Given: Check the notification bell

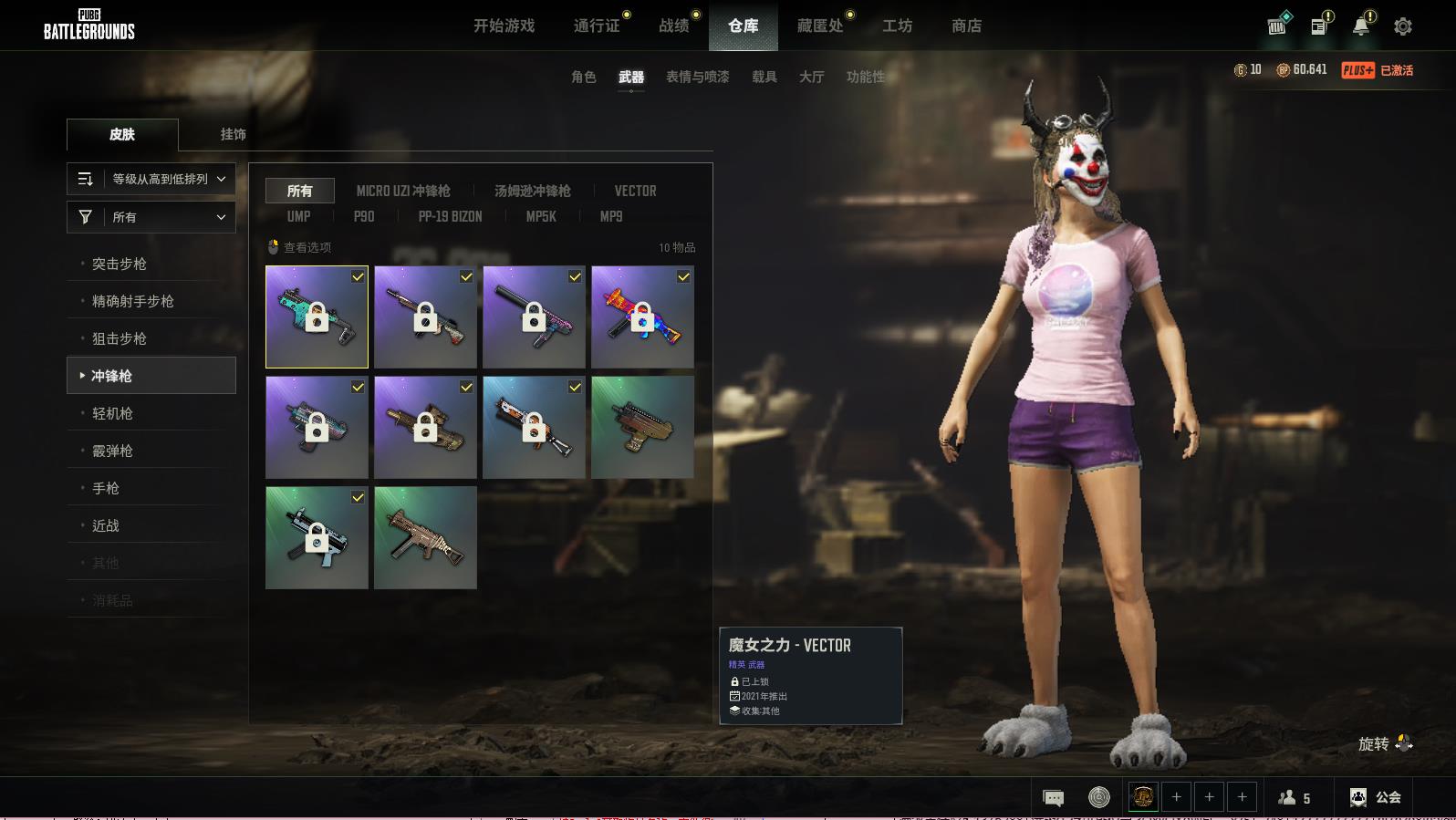Looking at the screenshot, I should pyautogui.click(x=1360, y=26).
